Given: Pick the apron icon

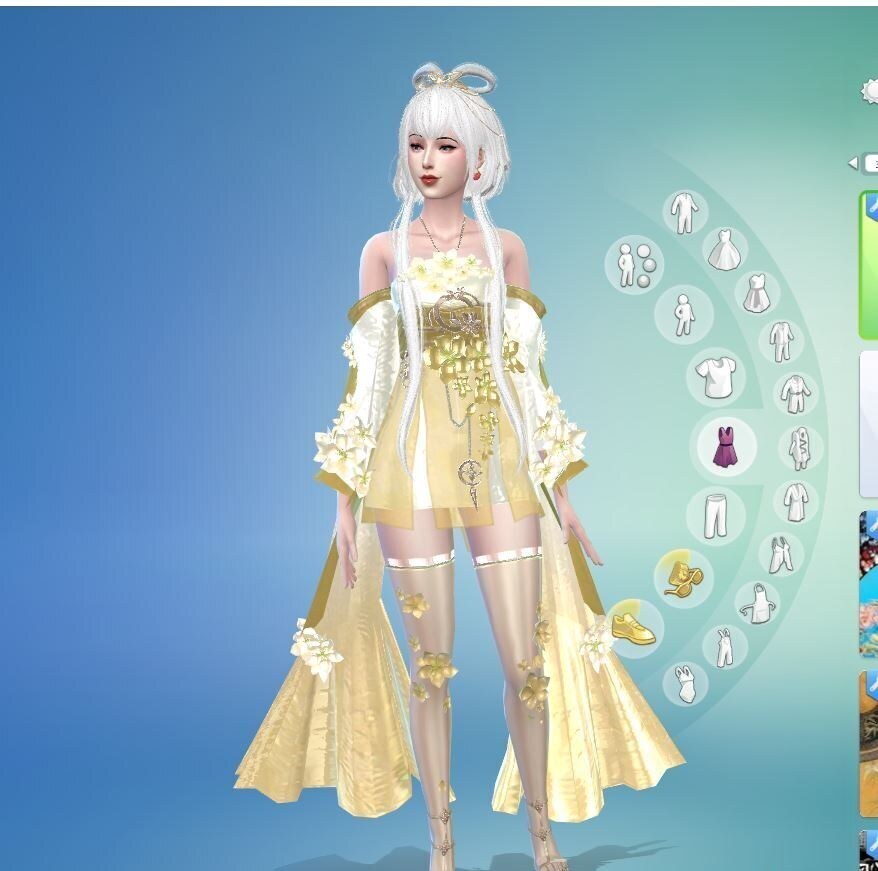Looking at the screenshot, I should [757, 602].
